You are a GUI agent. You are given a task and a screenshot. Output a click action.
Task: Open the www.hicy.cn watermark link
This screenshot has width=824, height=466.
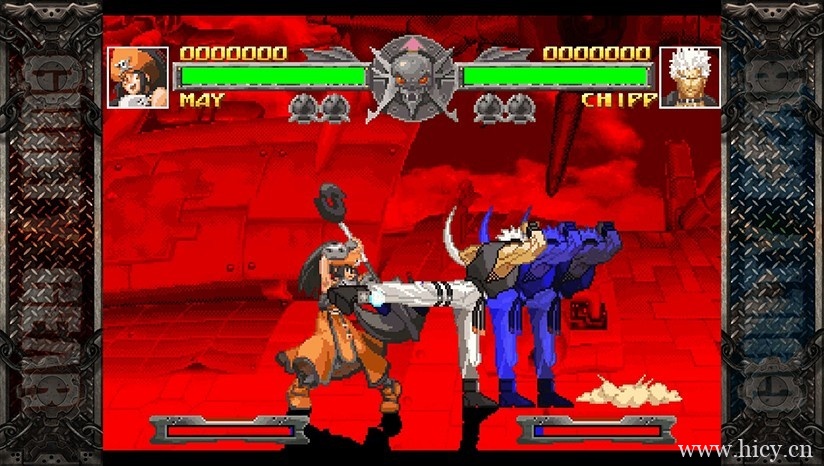[x=744, y=450]
